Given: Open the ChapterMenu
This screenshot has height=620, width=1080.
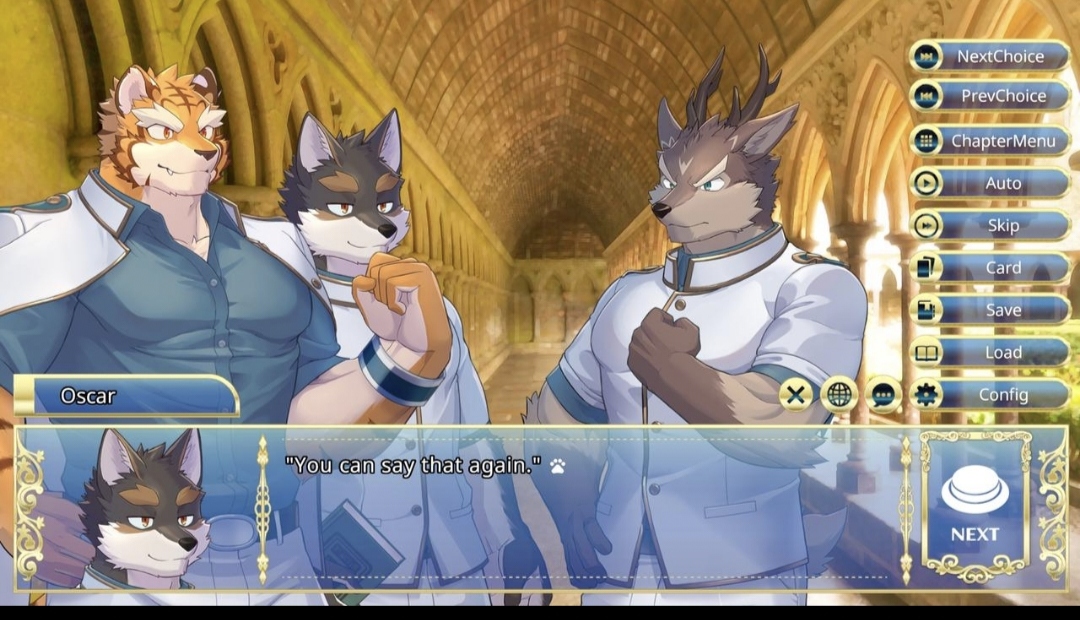Looking at the screenshot, I should point(990,141).
